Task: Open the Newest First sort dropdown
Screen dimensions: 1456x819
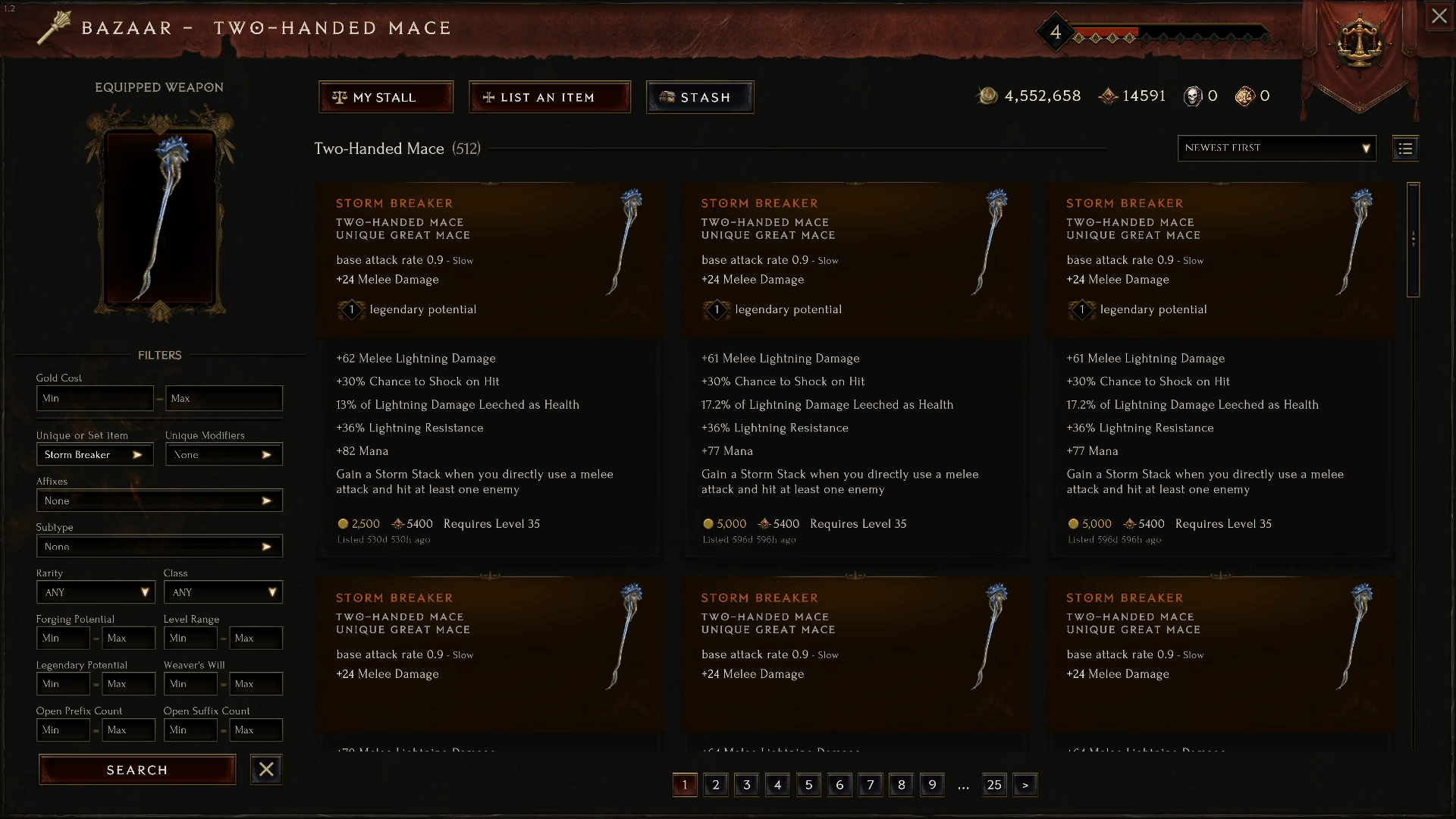Action: 1276,148
